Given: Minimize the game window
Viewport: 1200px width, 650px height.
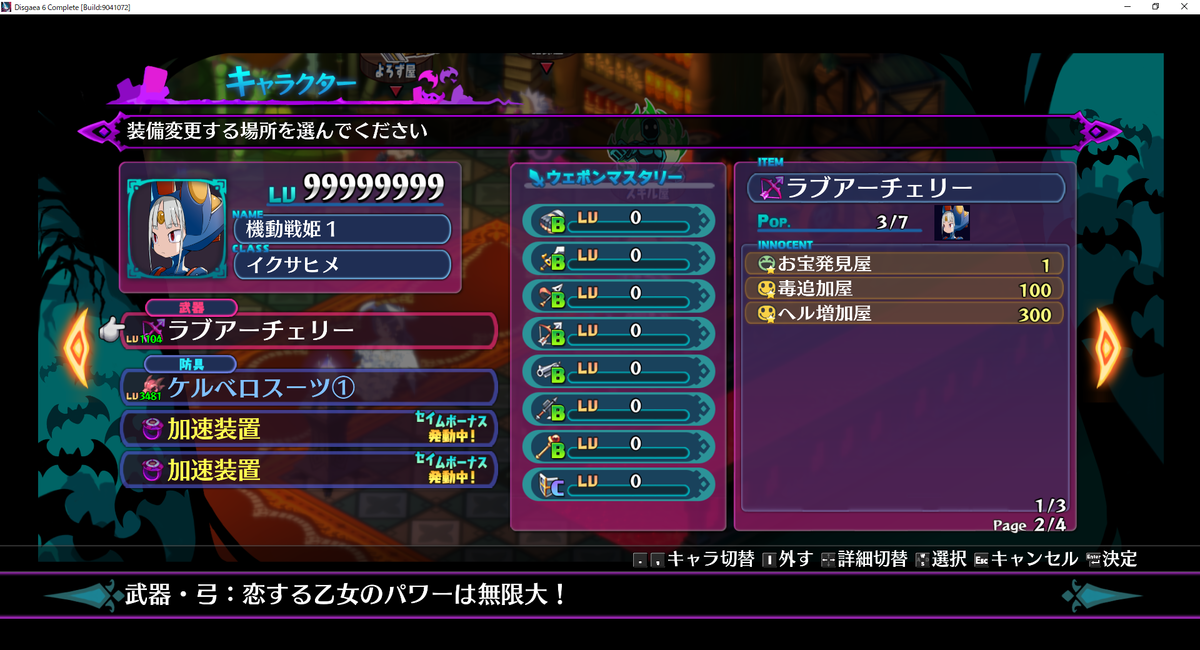Looking at the screenshot, I should [1129, 7].
